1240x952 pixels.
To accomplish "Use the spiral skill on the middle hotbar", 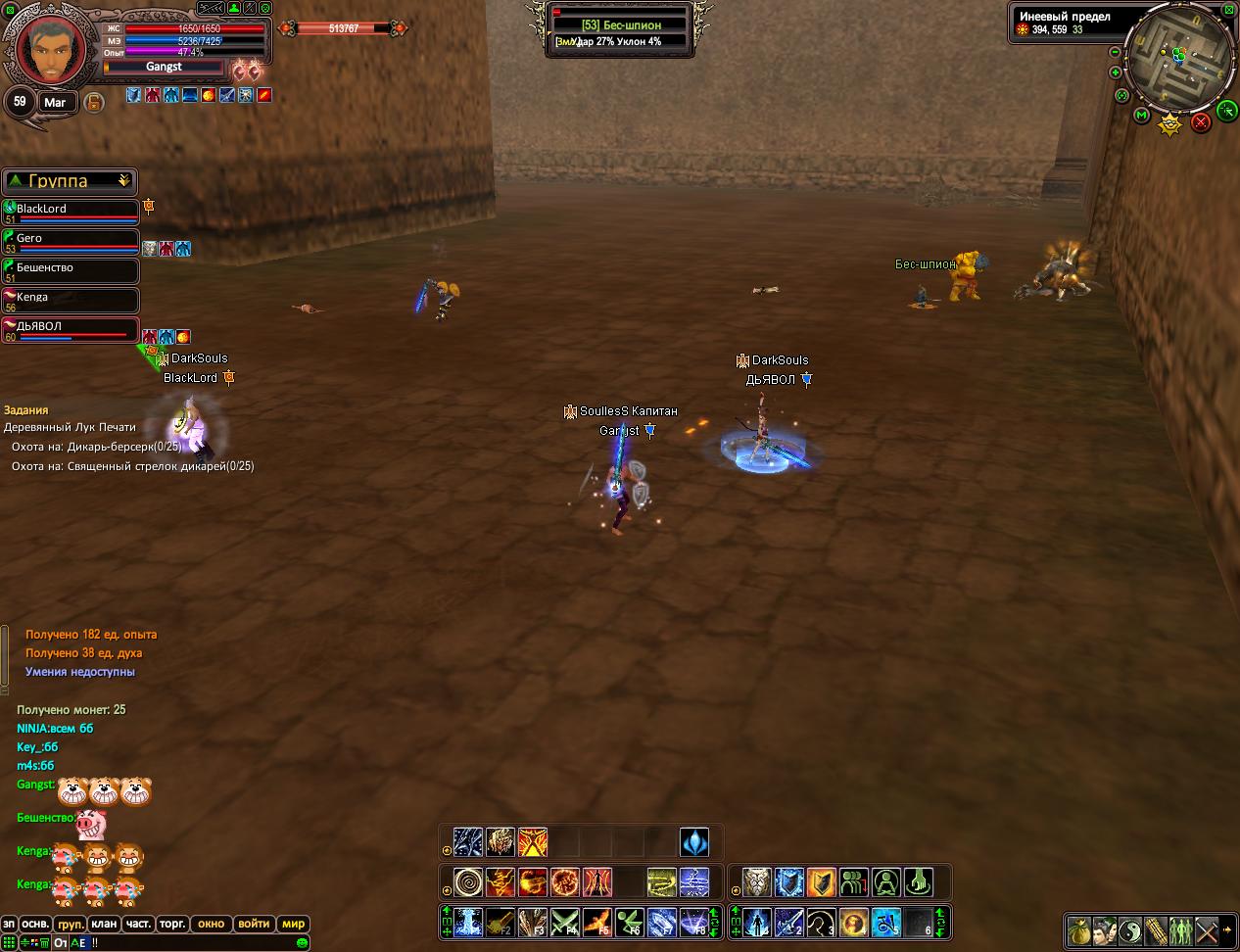I will tap(467, 882).
